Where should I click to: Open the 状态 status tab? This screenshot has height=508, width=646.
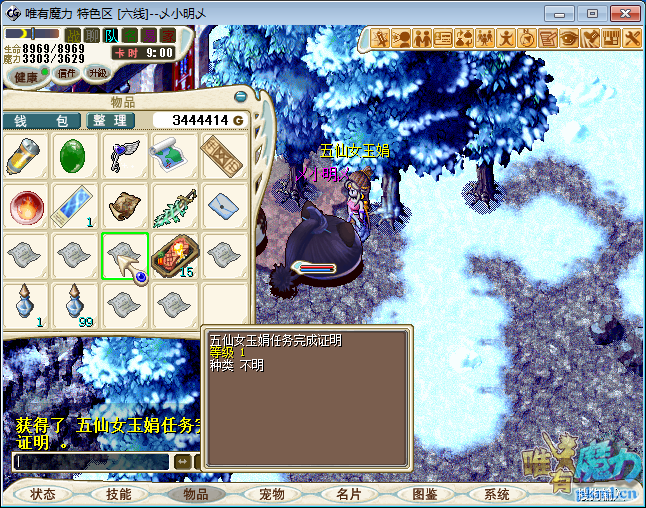[x=43, y=494]
